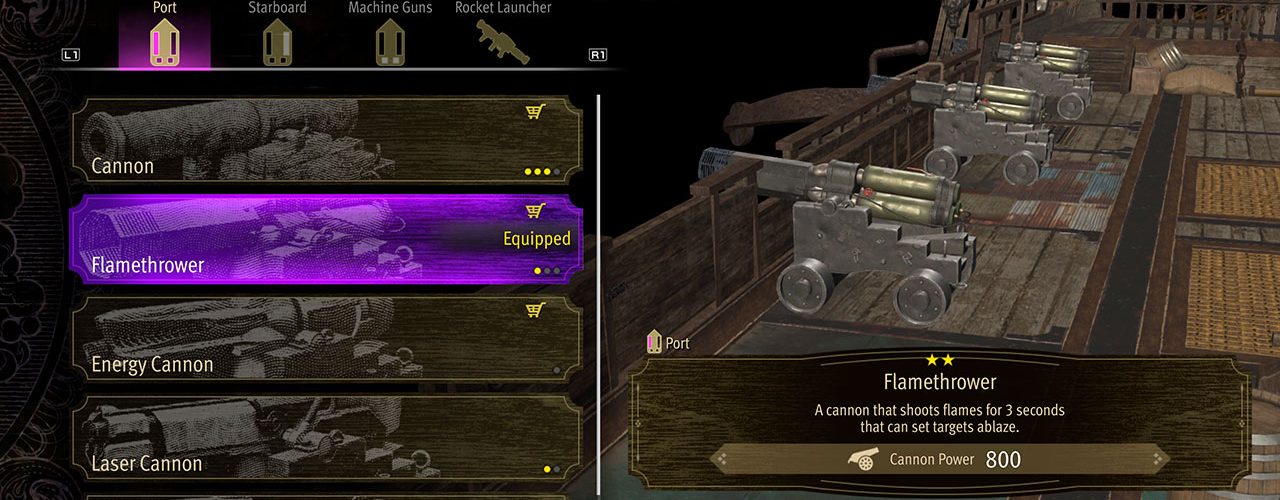Choose the Cannon weapon entry
The height and width of the screenshot is (500, 1280).
[325, 140]
